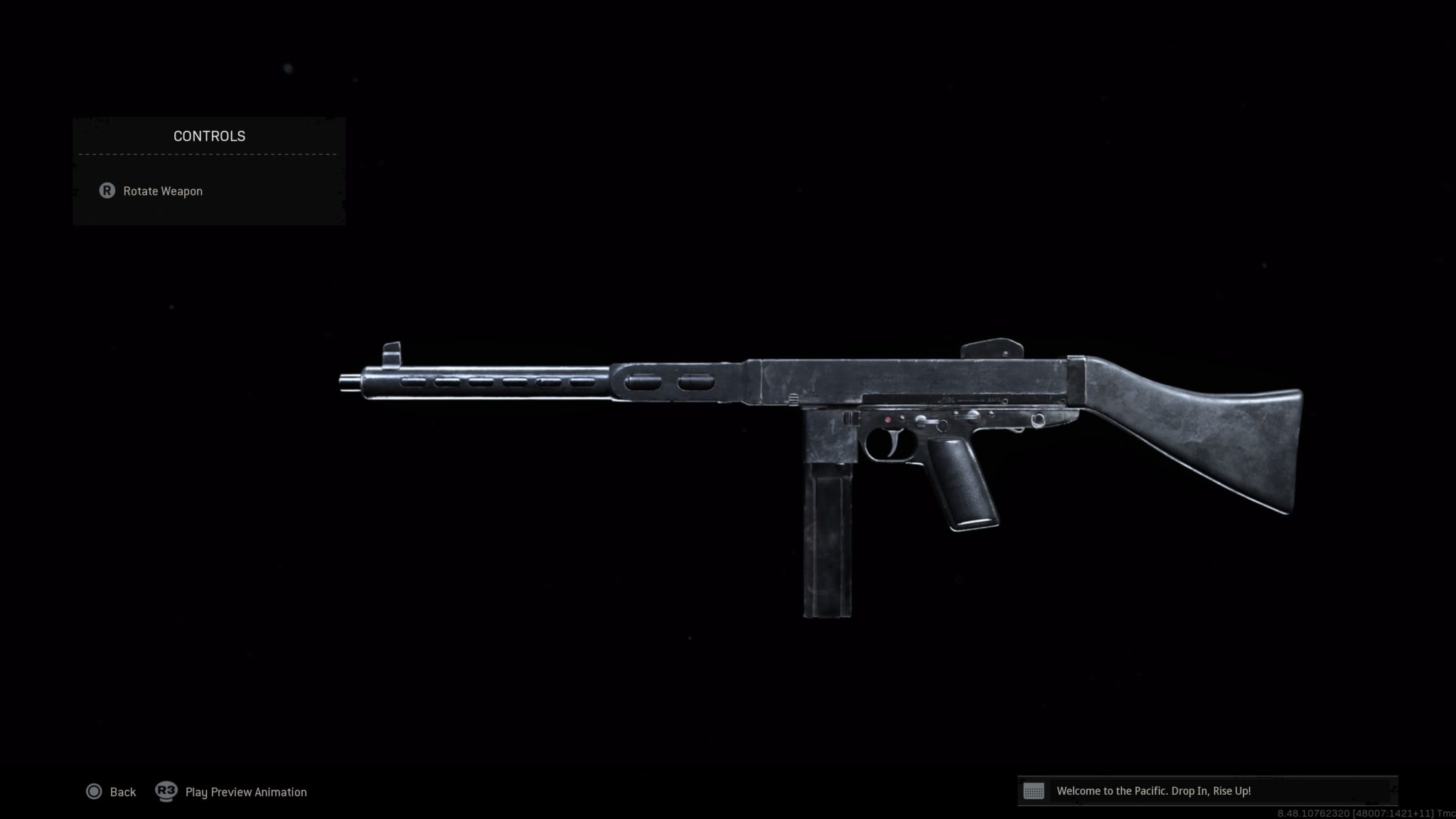Select the circle Back icon
The height and width of the screenshot is (819, 1456).
click(x=93, y=791)
